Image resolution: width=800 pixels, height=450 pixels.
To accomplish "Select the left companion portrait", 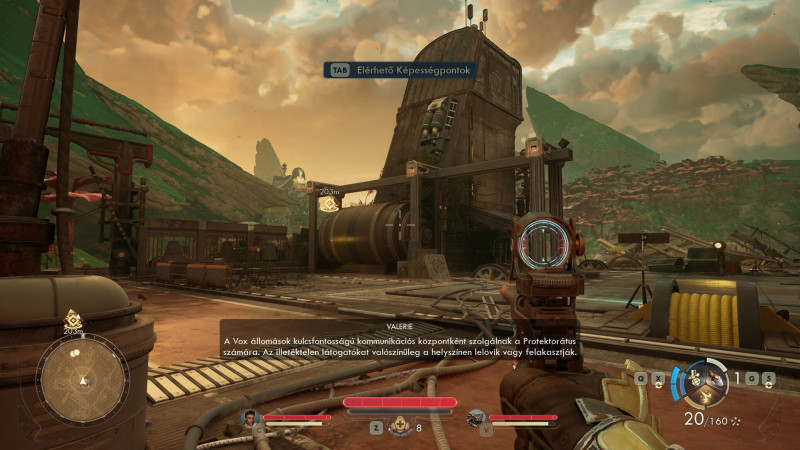I will pyautogui.click(x=251, y=417).
